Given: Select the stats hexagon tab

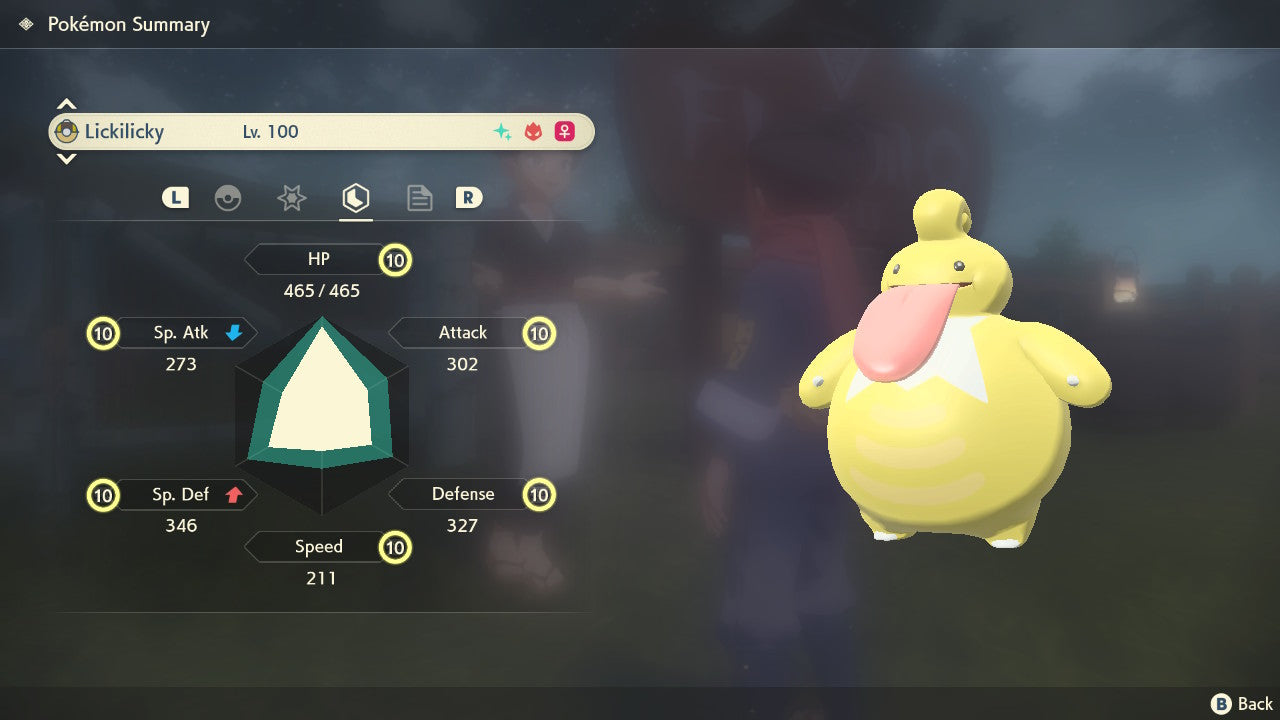Looking at the screenshot, I should pyautogui.click(x=355, y=198).
